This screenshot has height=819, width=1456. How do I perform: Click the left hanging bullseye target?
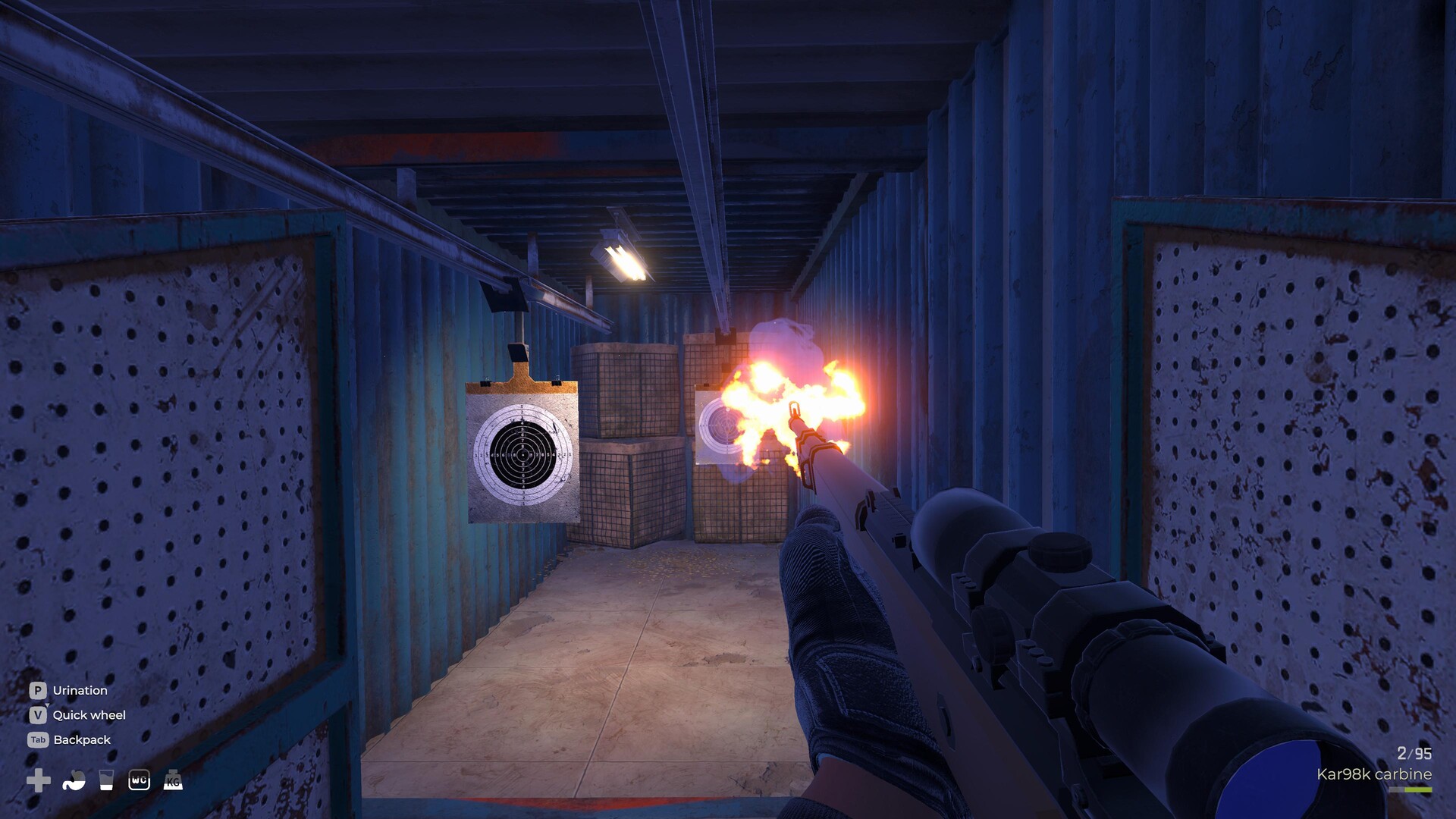522,453
